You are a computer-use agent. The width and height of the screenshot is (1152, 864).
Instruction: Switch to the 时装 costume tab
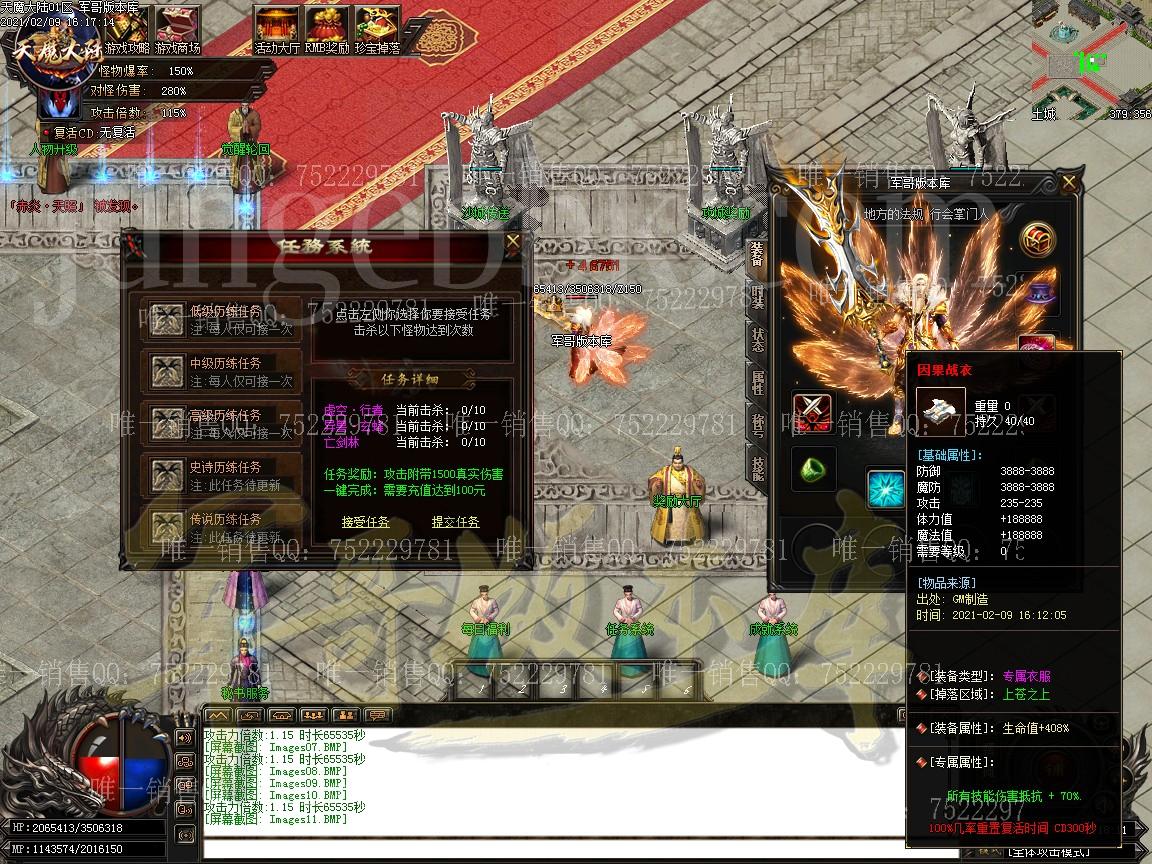pyautogui.click(x=757, y=296)
